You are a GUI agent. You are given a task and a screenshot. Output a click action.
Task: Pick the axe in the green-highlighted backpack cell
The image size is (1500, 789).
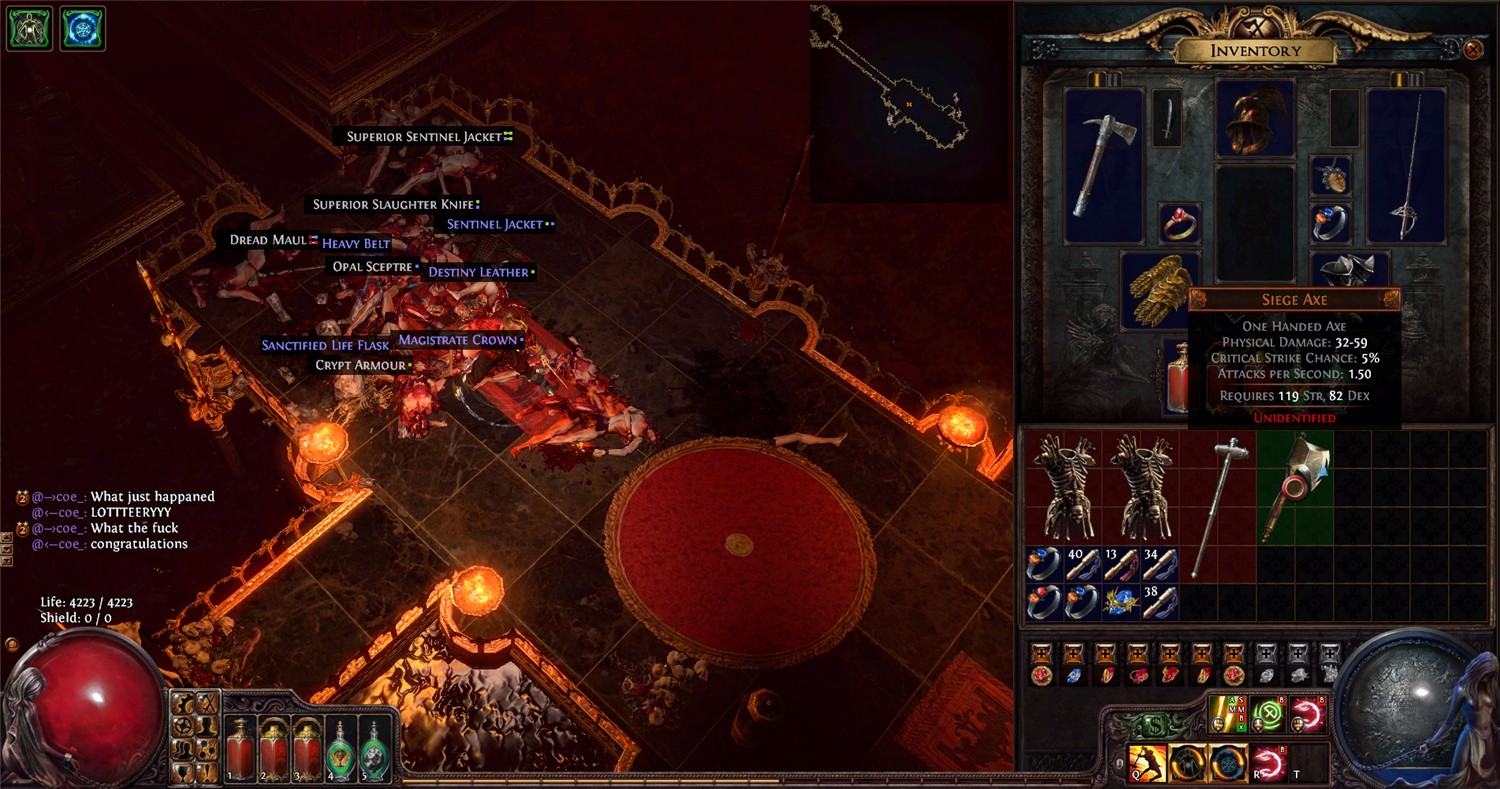pyautogui.click(x=1293, y=488)
